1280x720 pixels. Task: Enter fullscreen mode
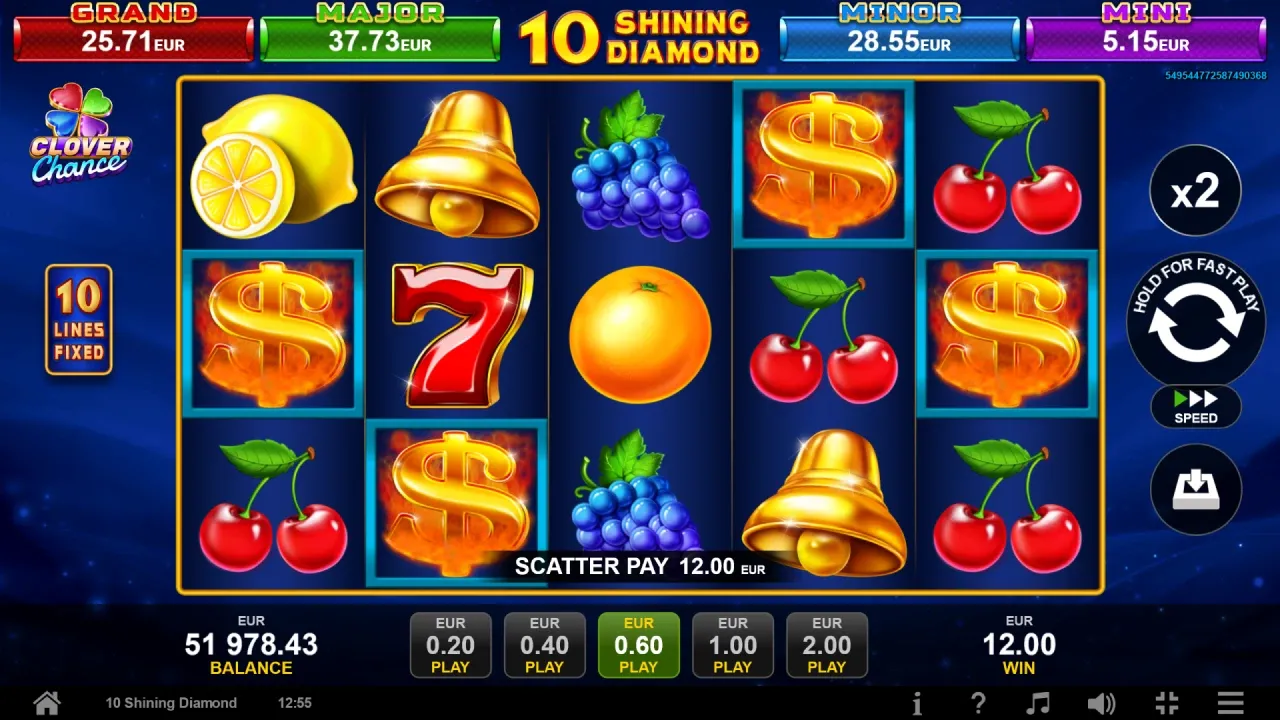(1168, 703)
